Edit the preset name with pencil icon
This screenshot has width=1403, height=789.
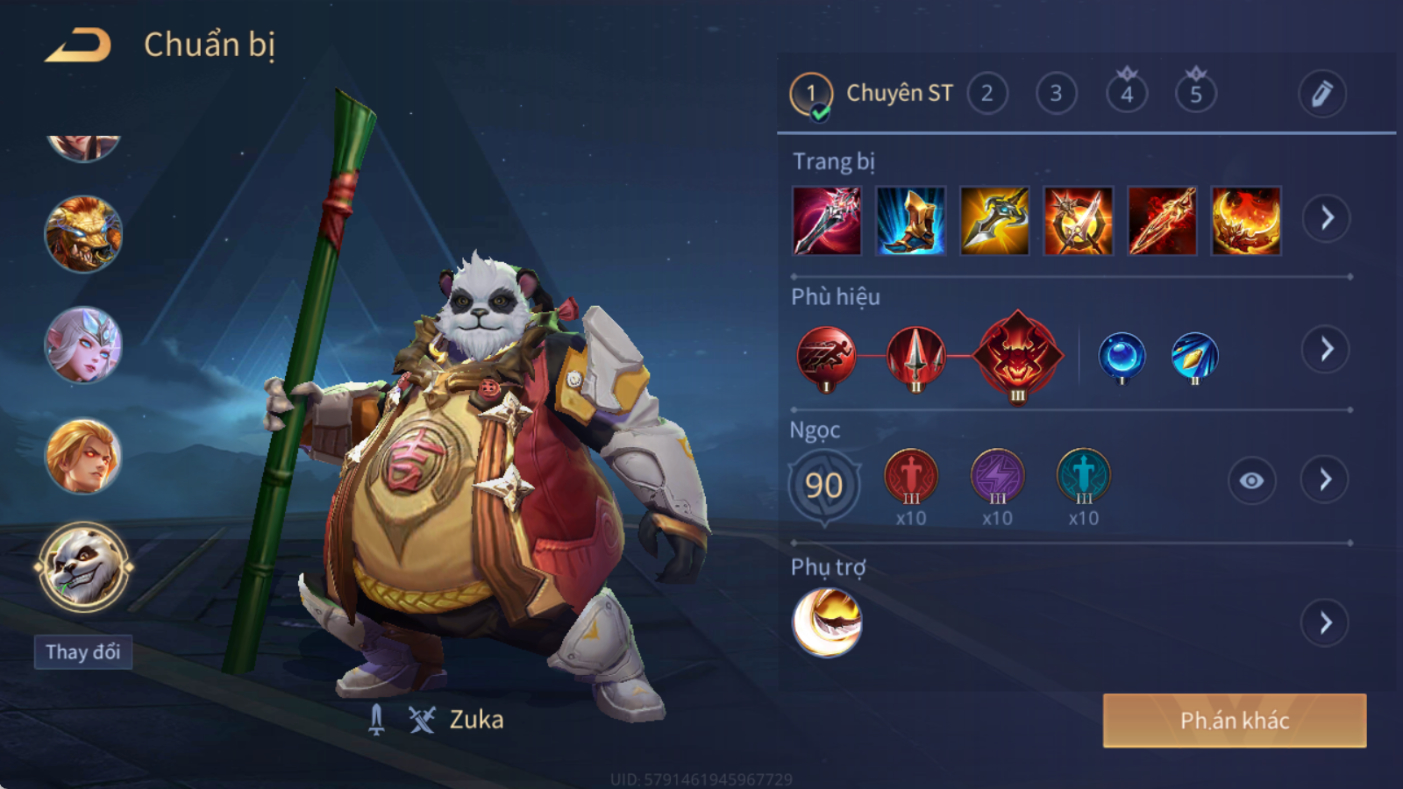(1322, 94)
